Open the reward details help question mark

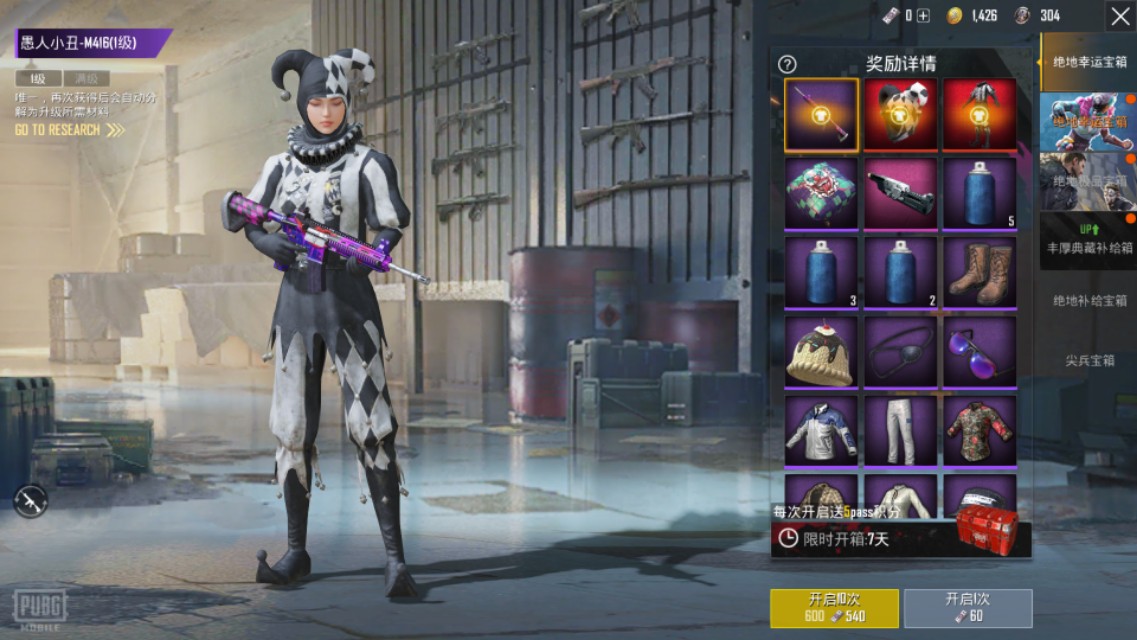click(787, 64)
